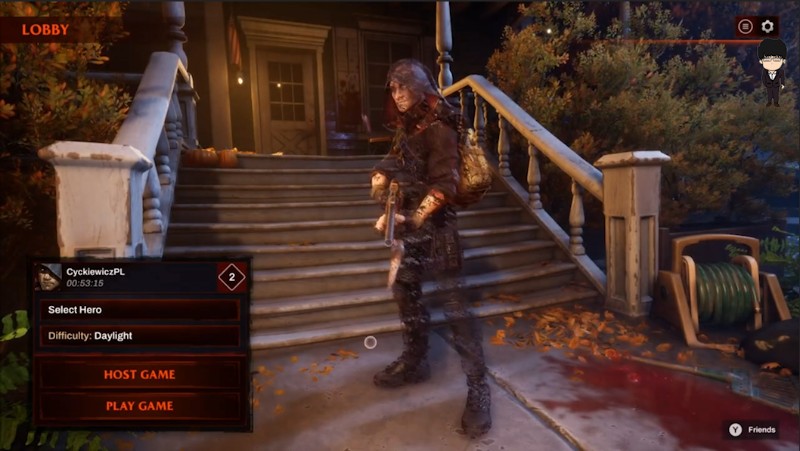The width and height of the screenshot is (800, 451).
Task: Start matchmaking with Play Game
Action: [140, 406]
